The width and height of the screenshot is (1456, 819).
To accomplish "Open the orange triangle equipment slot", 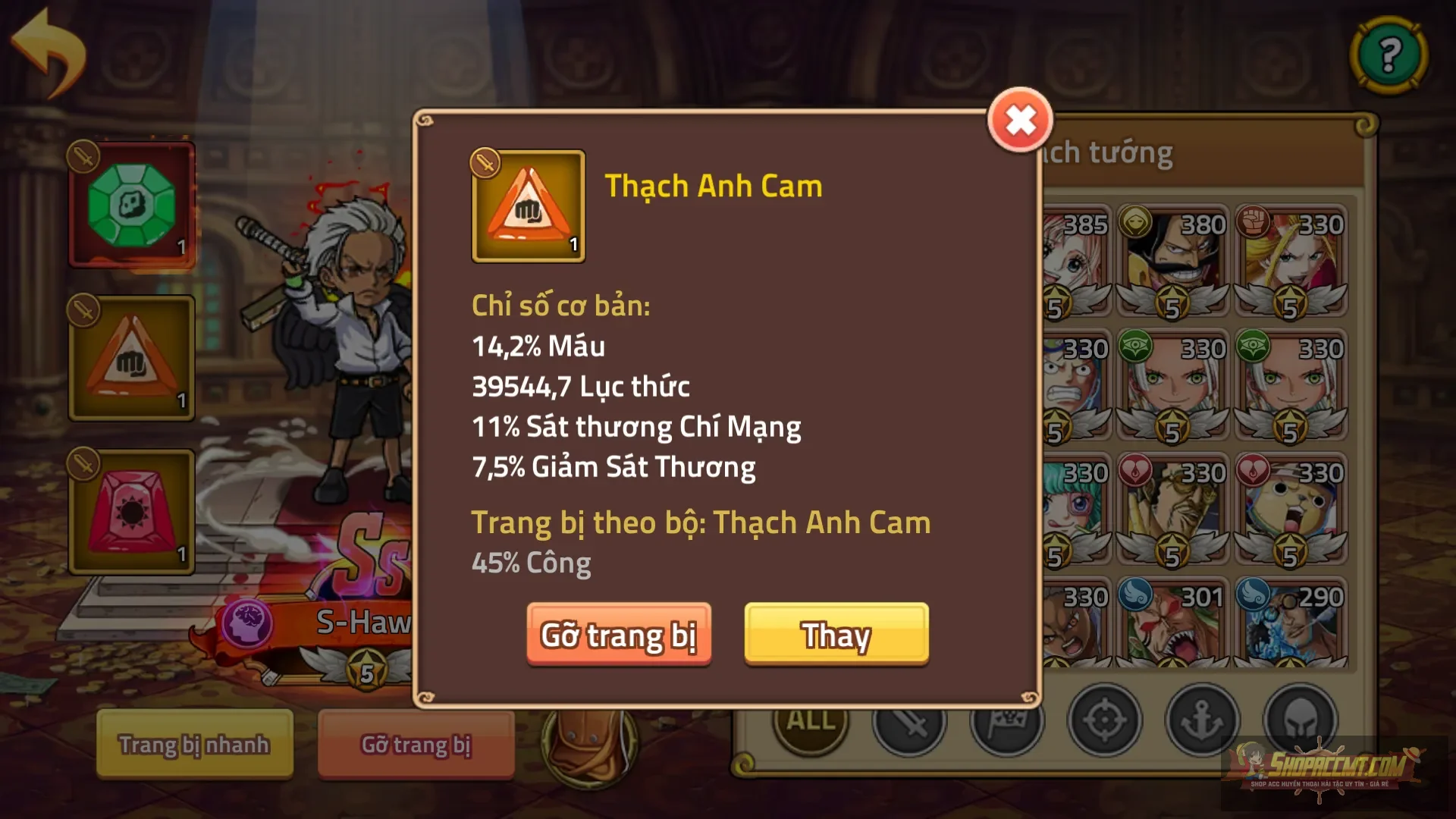I will tap(131, 356).
